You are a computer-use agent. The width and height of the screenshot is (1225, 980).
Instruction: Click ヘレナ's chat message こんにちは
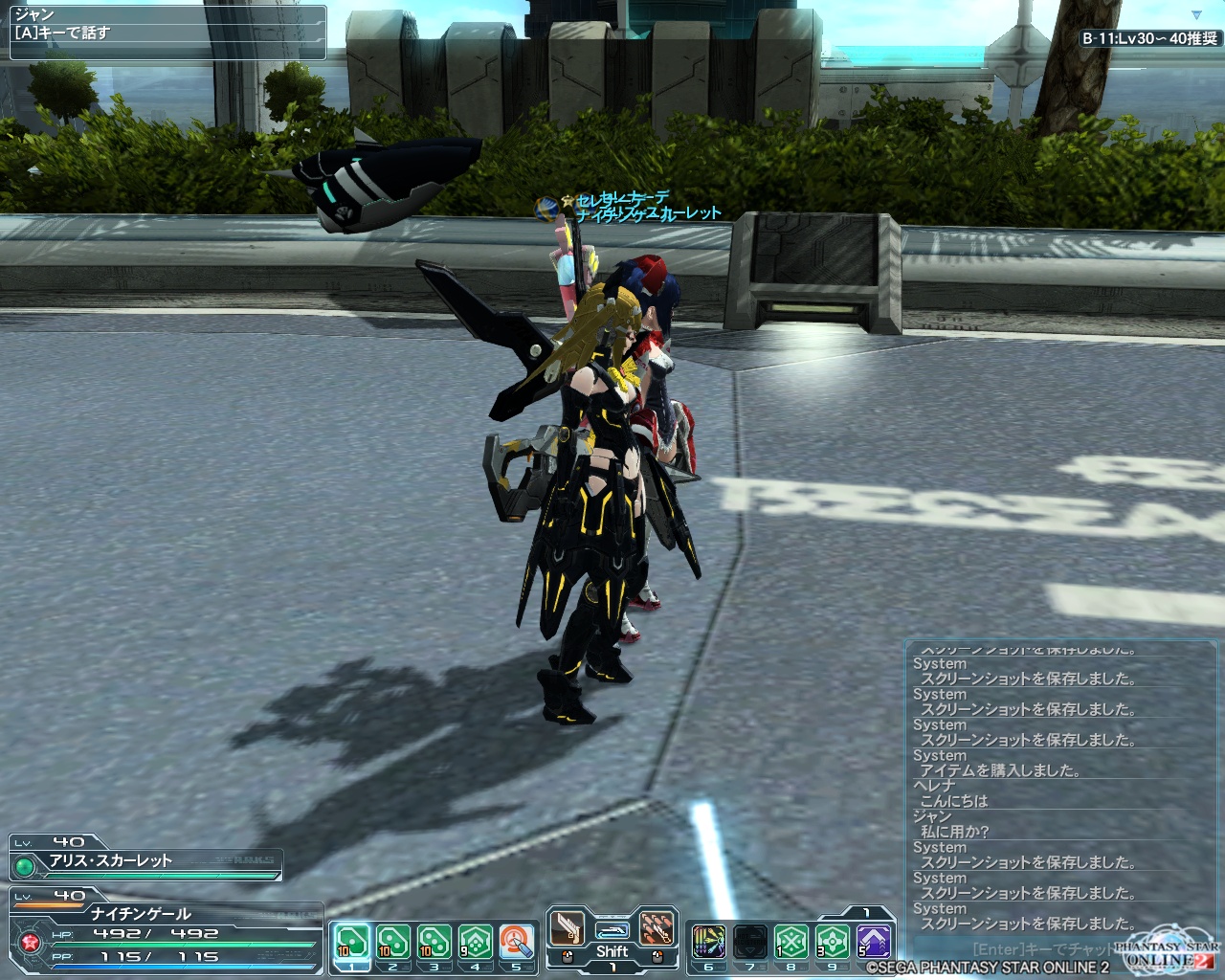[953, 801]
